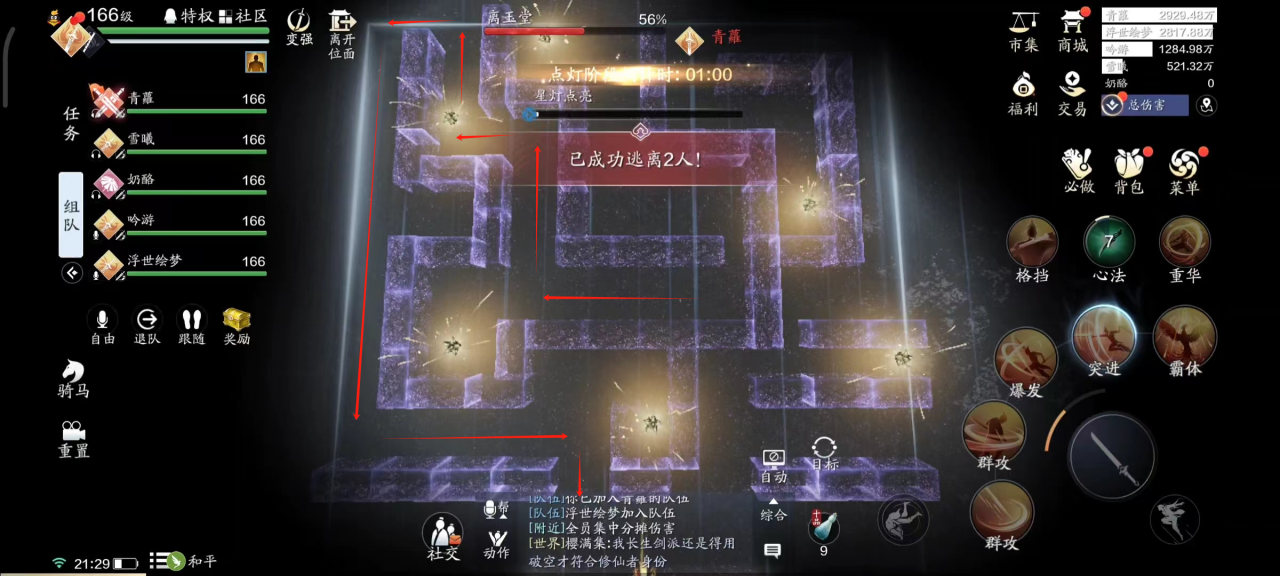Activate the 霸体 skill

tap(1184, 337)
